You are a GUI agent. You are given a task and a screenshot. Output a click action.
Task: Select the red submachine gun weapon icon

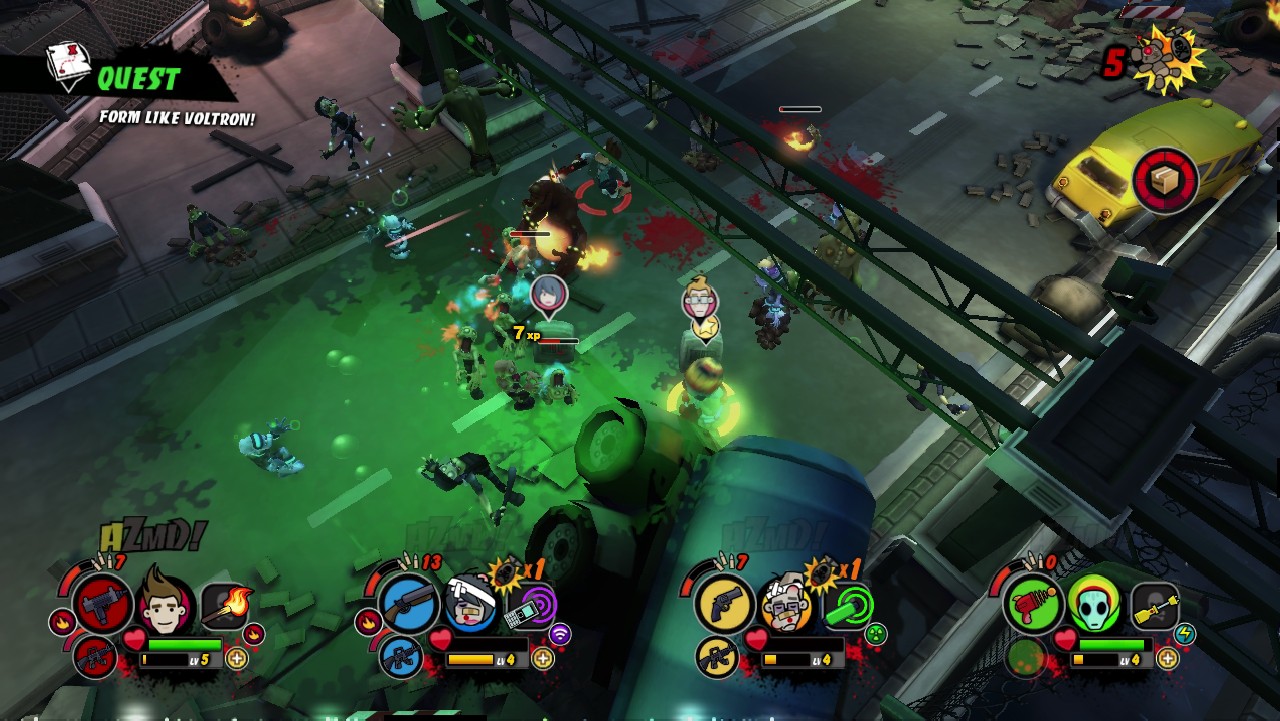click(x=102, y=605)
